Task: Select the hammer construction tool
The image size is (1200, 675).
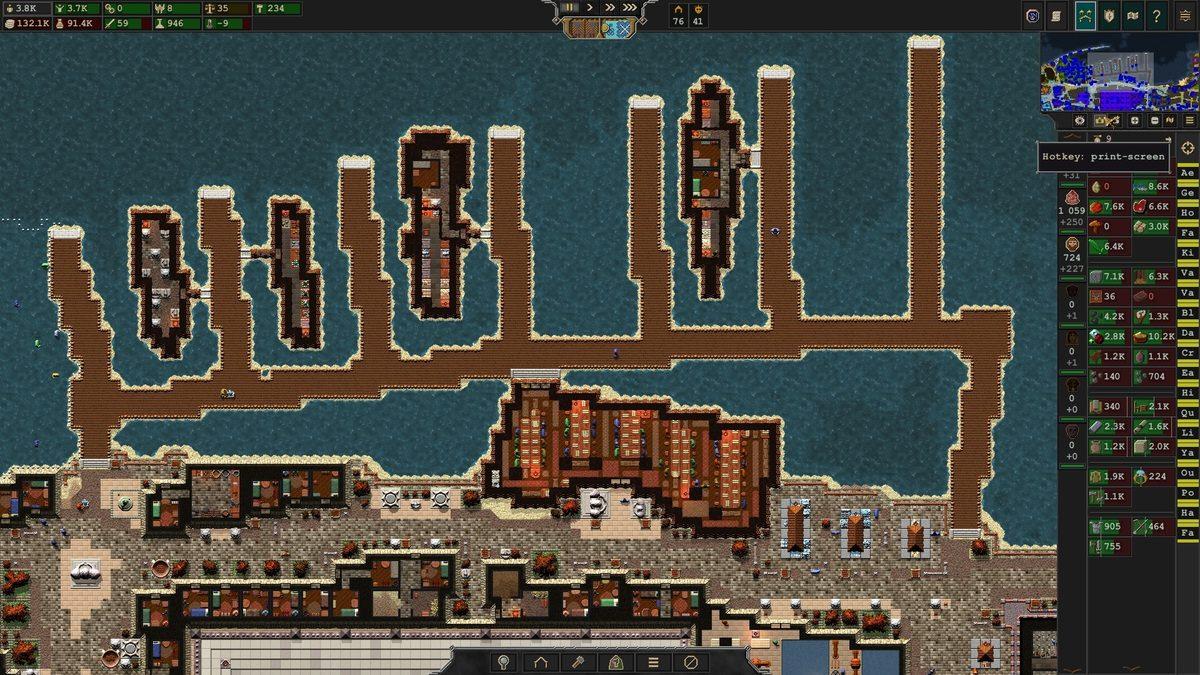Action: 578,661
